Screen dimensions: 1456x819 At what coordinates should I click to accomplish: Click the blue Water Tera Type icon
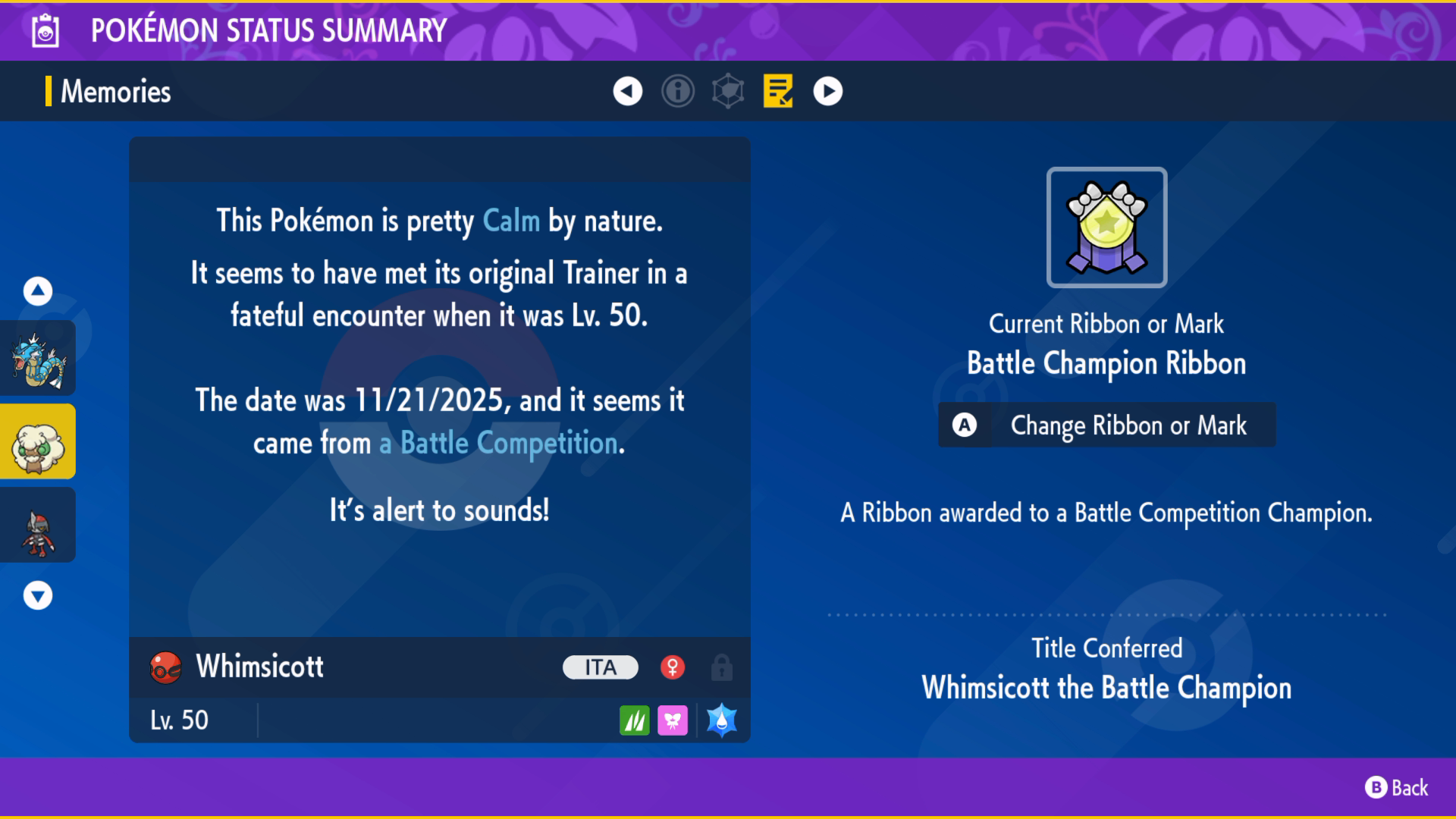(721, 720)
